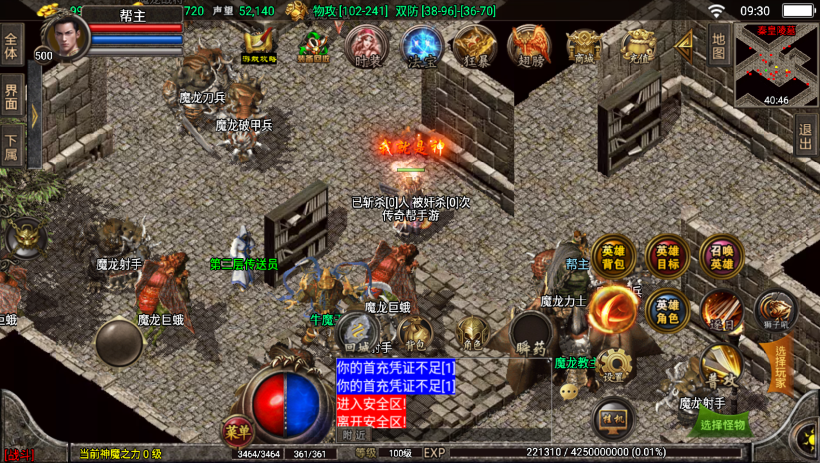Viewport: 820px width, 463px height.
Task: Open the 地图 map button
Action: pyautogui.click(x=719, y=45)
